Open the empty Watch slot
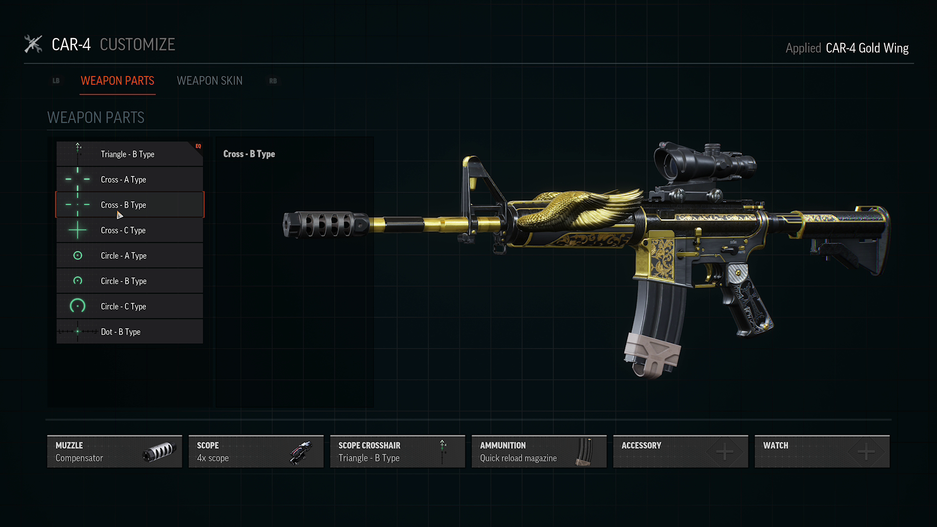This screenshot has height=527, width=937. tap(822, 452)
